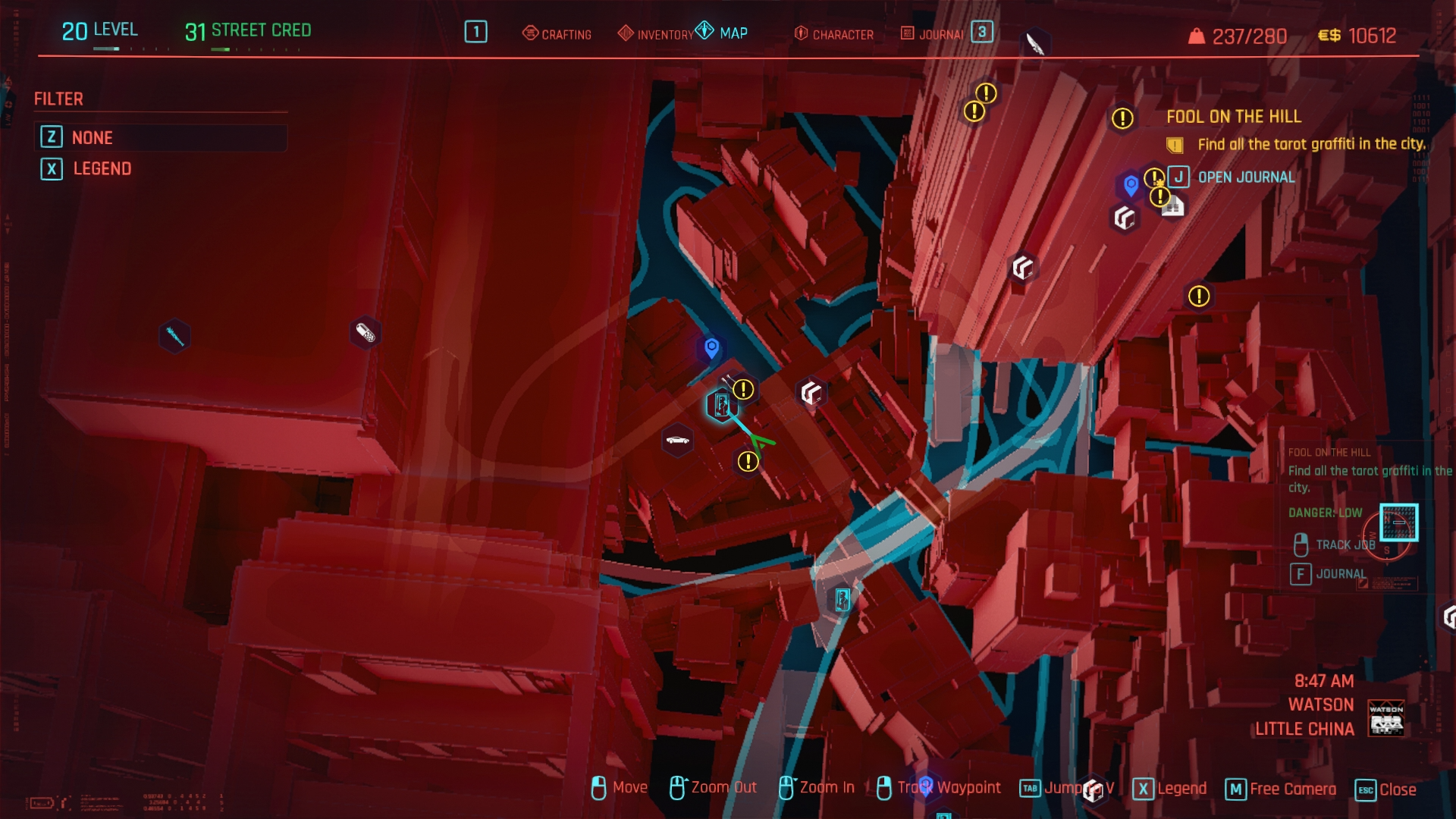Select the medical pill map marker
1456x819 pixels.
(x=365, y=333)
